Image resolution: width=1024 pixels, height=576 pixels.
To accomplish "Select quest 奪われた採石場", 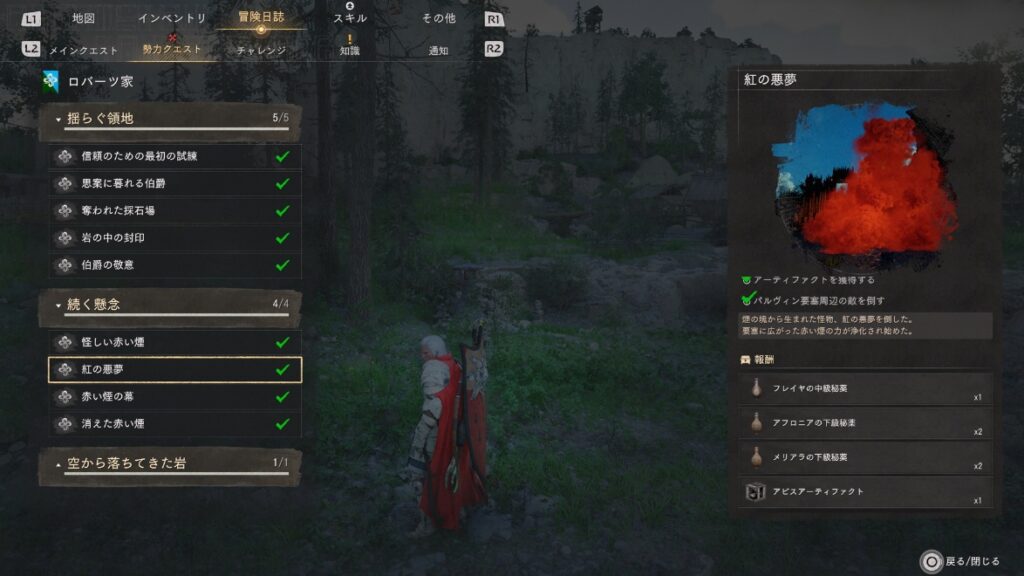I will (x=175, y=211).
